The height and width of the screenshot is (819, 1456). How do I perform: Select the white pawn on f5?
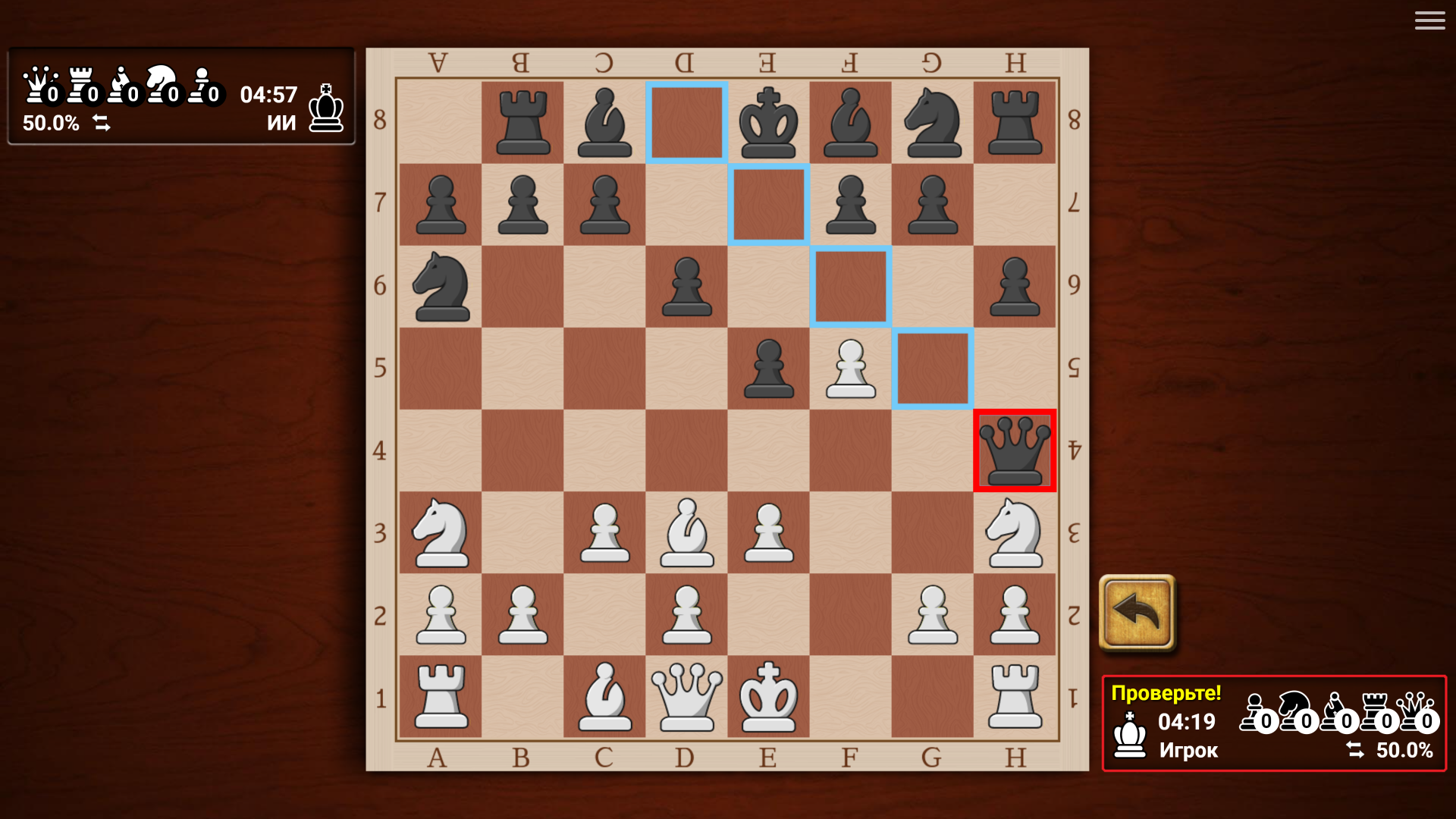coord(850,369)
